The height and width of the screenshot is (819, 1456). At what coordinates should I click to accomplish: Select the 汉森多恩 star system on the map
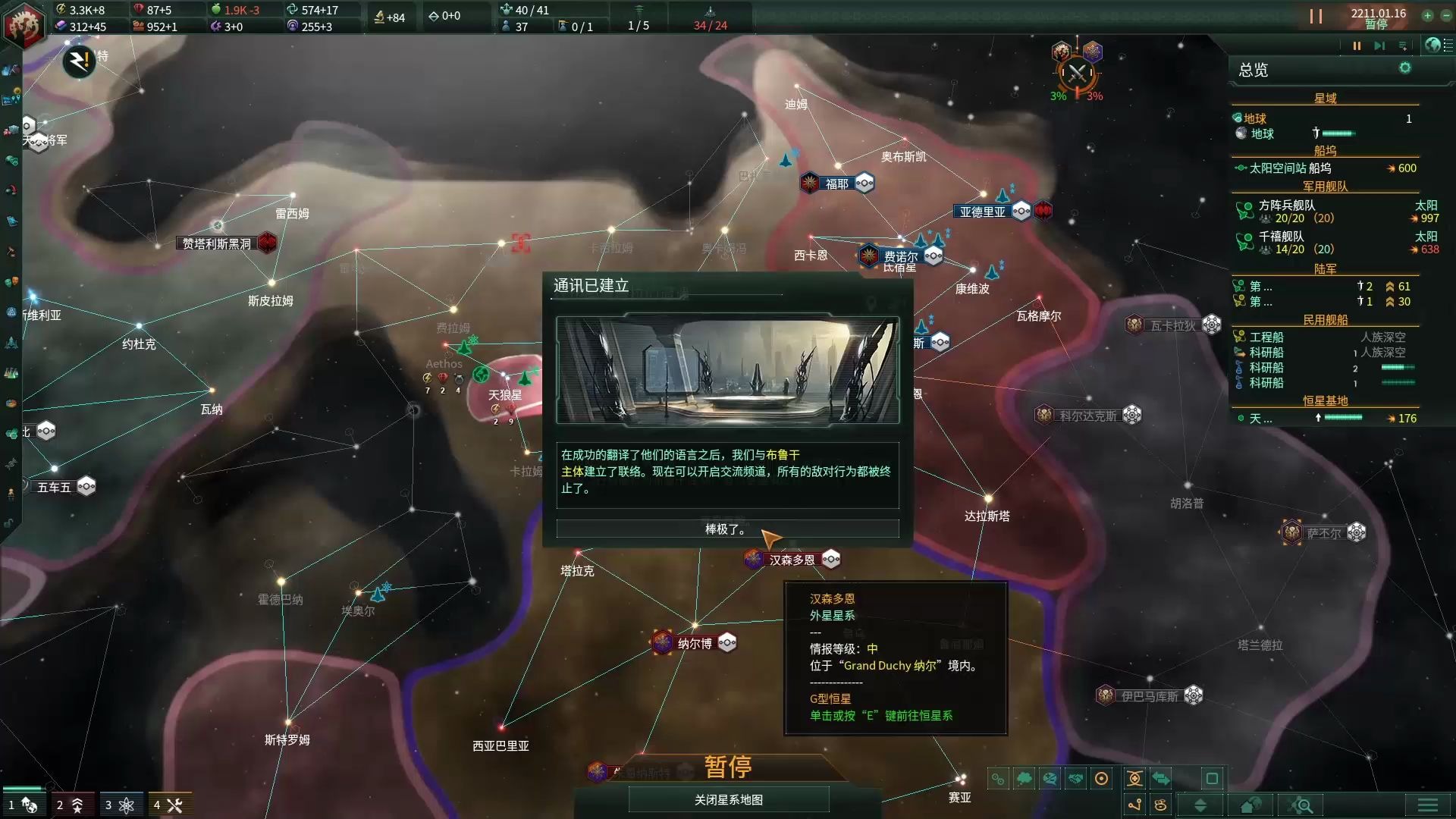pyautogui.click(x=752, y=559)
